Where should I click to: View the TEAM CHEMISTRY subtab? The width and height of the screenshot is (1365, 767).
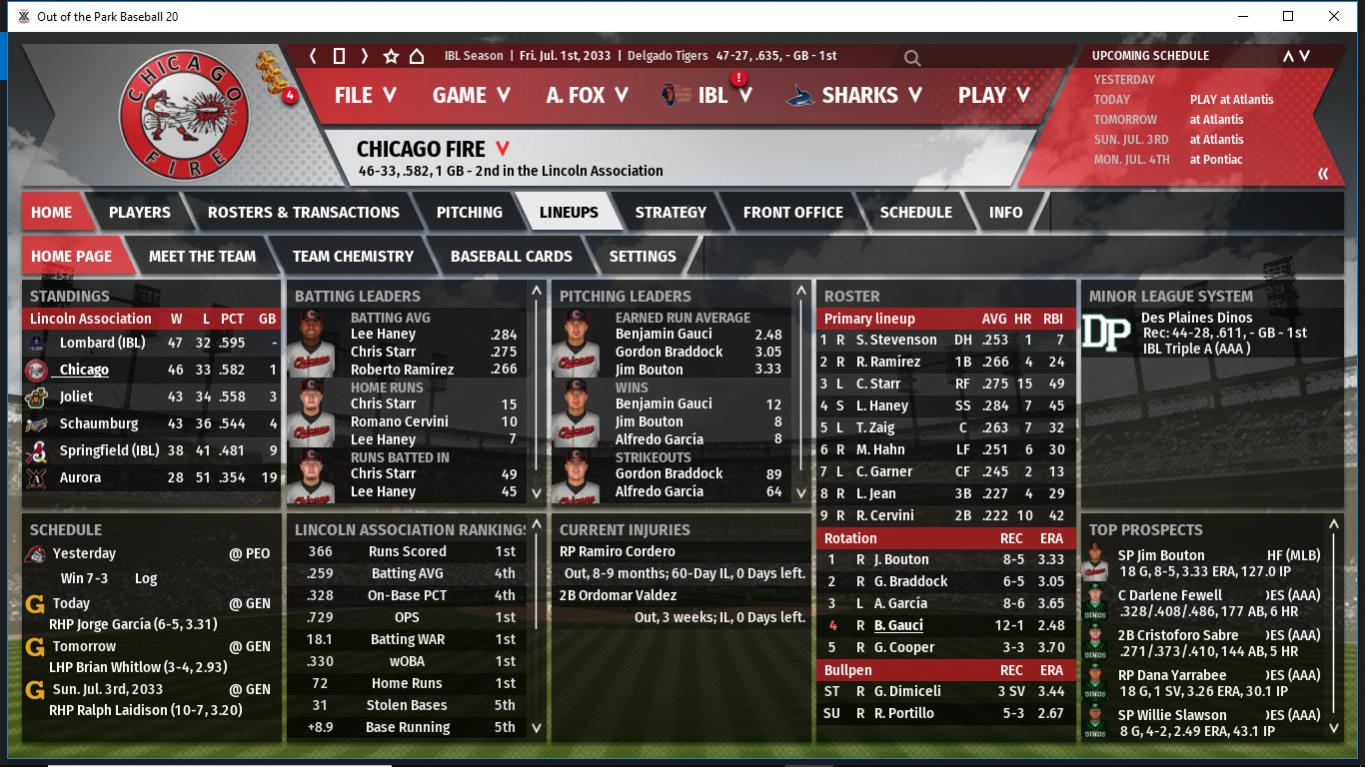click(353, 256)
